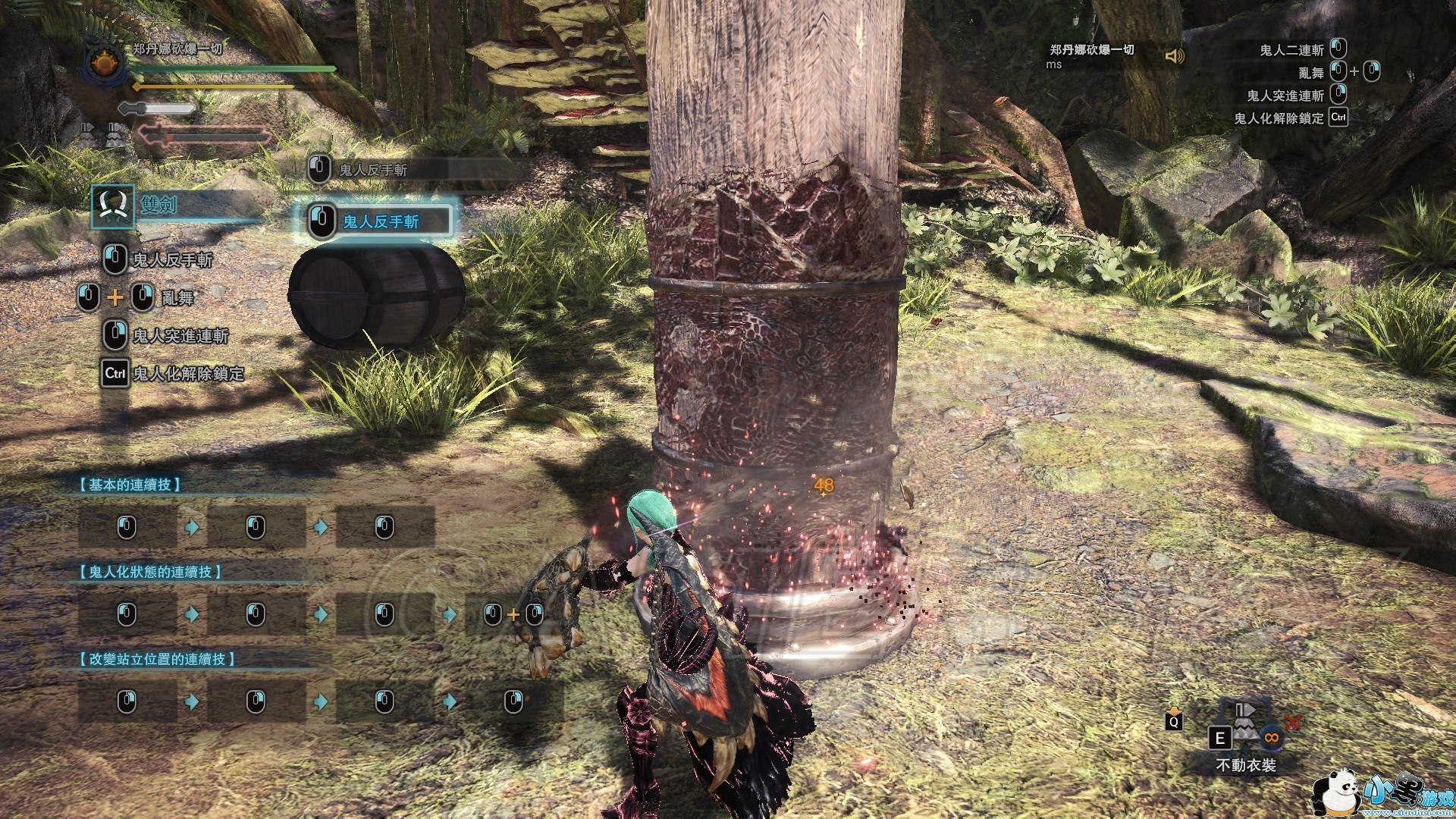
Task: Select the 不動衣裝 mantle item slot
Action: coord(1244,732)
